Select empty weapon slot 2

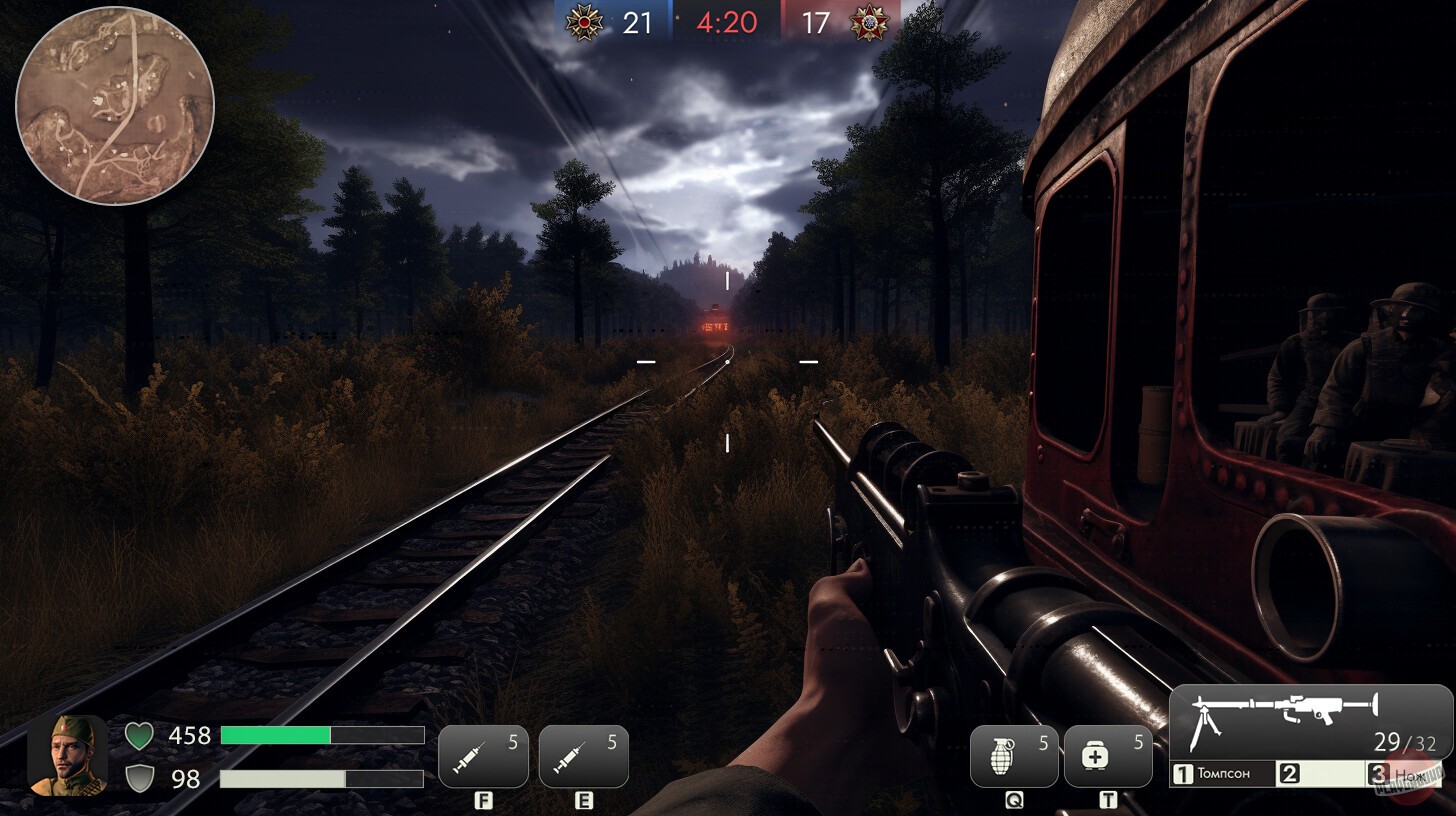point(1320,772)
